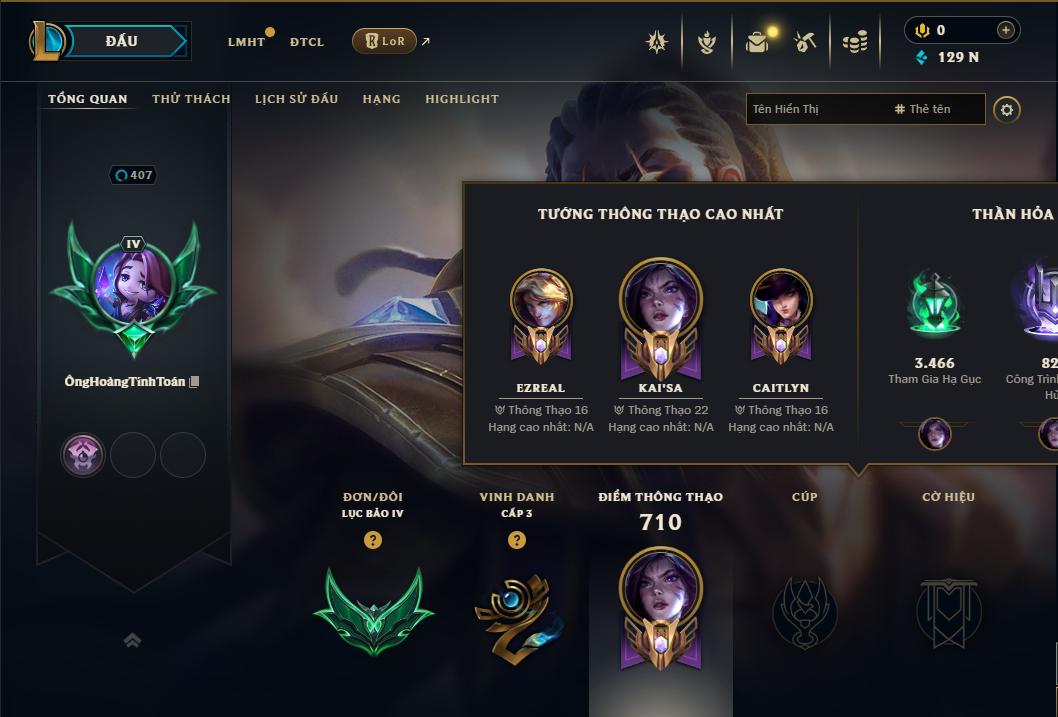Open the store coins icon
The image size is (1058, 717).
(855, 42)
